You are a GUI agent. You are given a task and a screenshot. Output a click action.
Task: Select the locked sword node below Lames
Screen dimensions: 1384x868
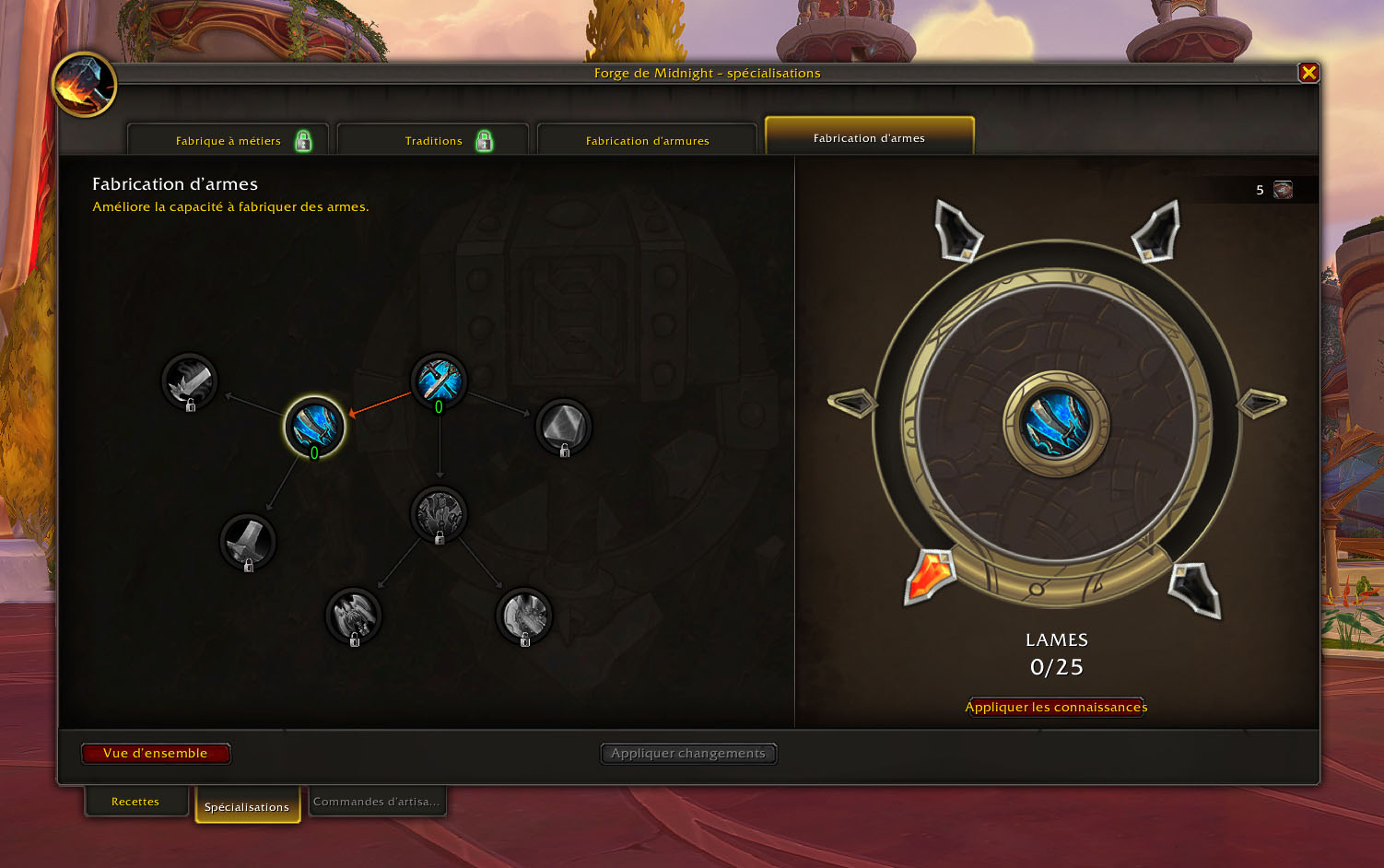tap(248, 541)
